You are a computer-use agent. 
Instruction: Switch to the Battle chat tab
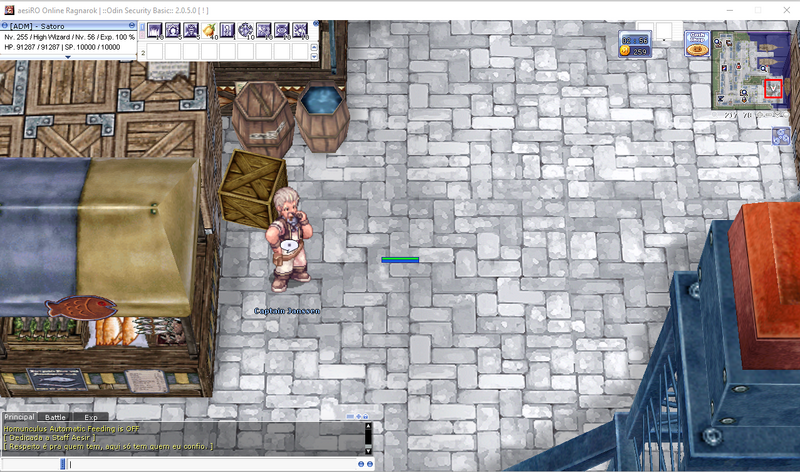click(55, 417)
